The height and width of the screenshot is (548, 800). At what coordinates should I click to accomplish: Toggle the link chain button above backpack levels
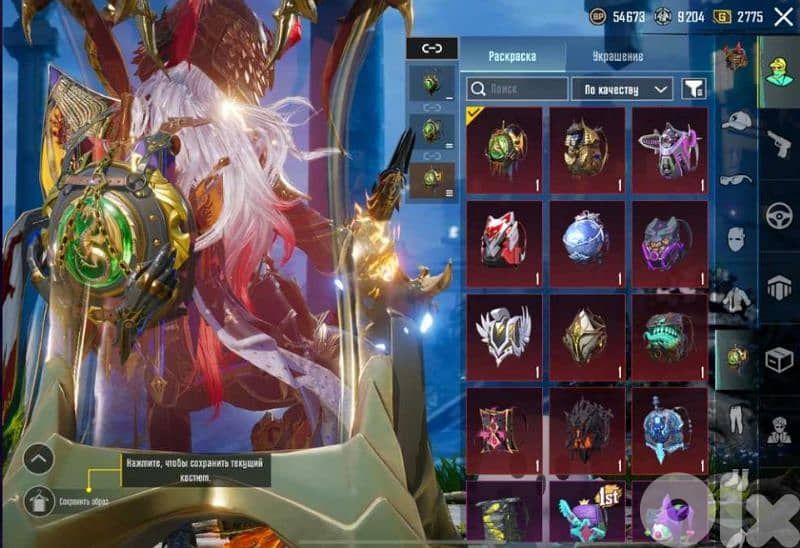pyautogui.click(x=432, y=48)
